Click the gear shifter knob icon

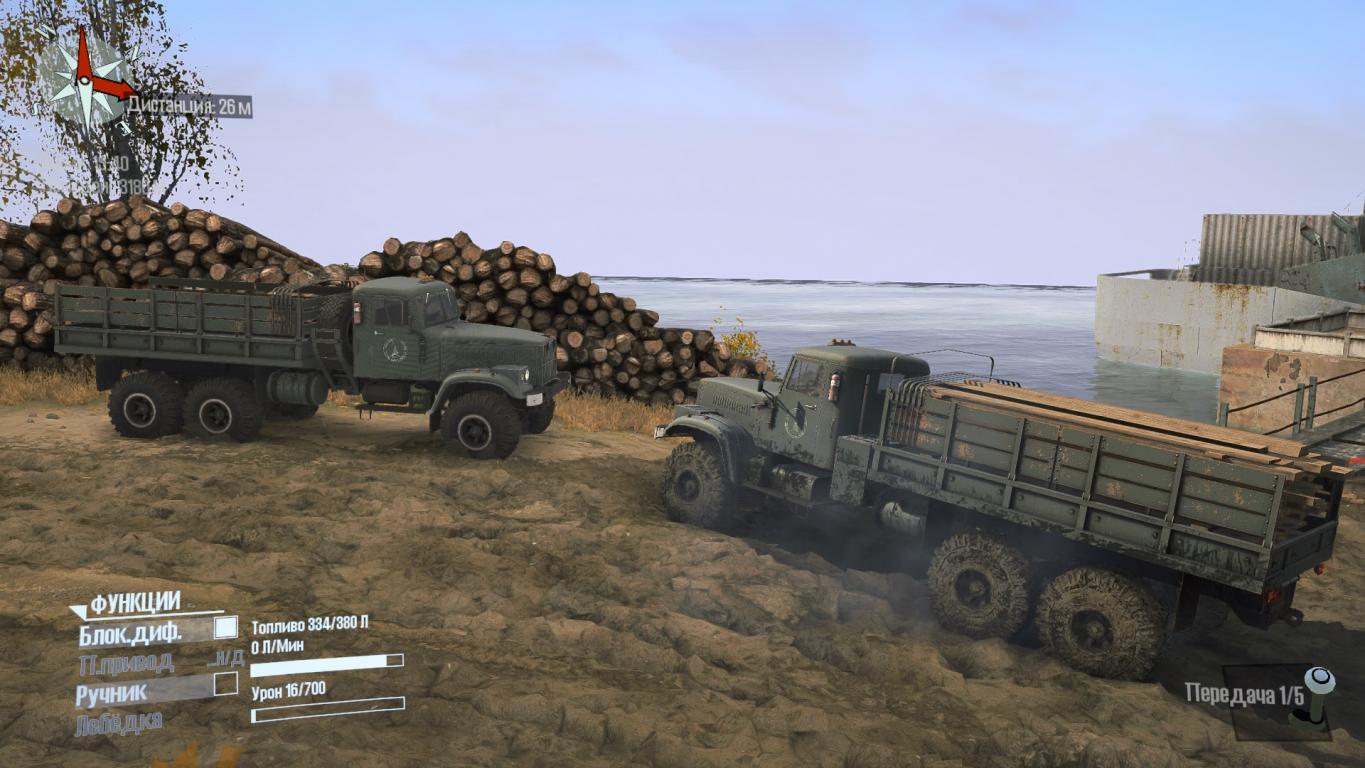coord(1318,692)
